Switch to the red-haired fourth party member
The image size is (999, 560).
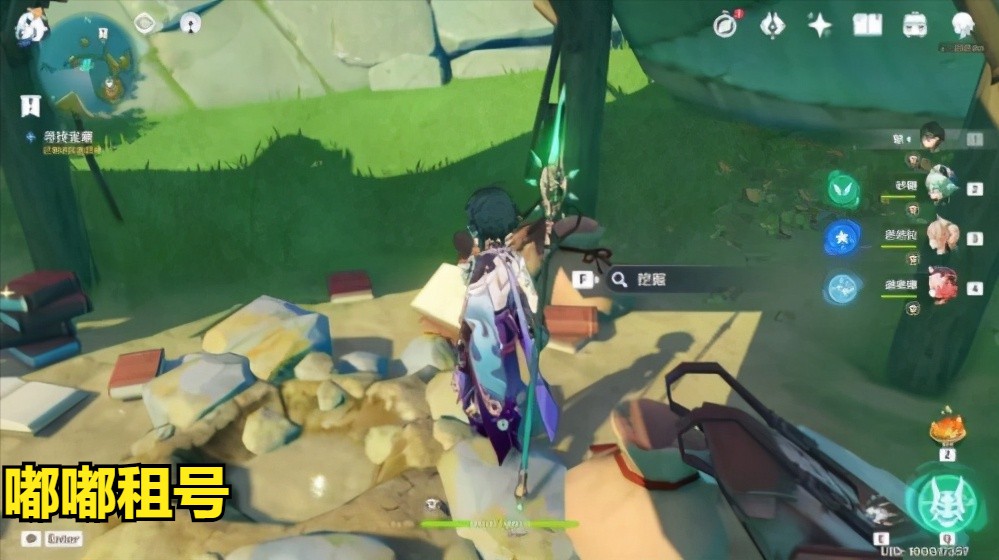click(940, 287)
